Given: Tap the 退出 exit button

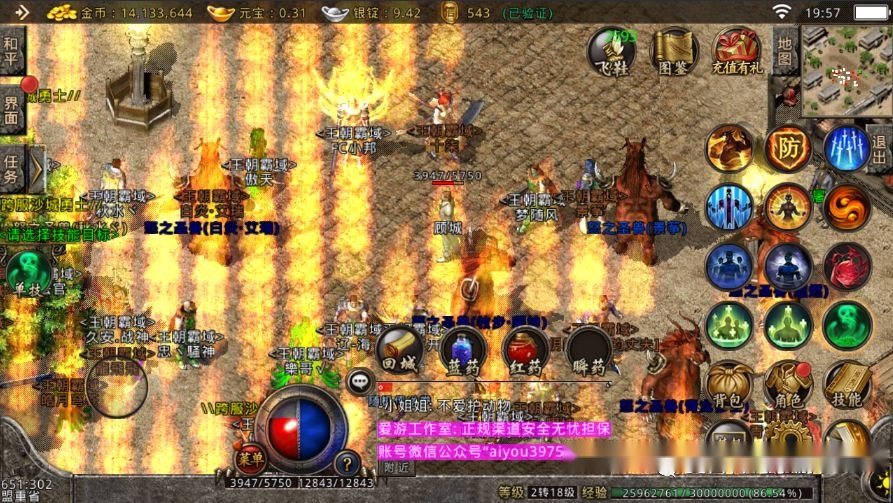Looking at the screenshot, I should (879, 150).
